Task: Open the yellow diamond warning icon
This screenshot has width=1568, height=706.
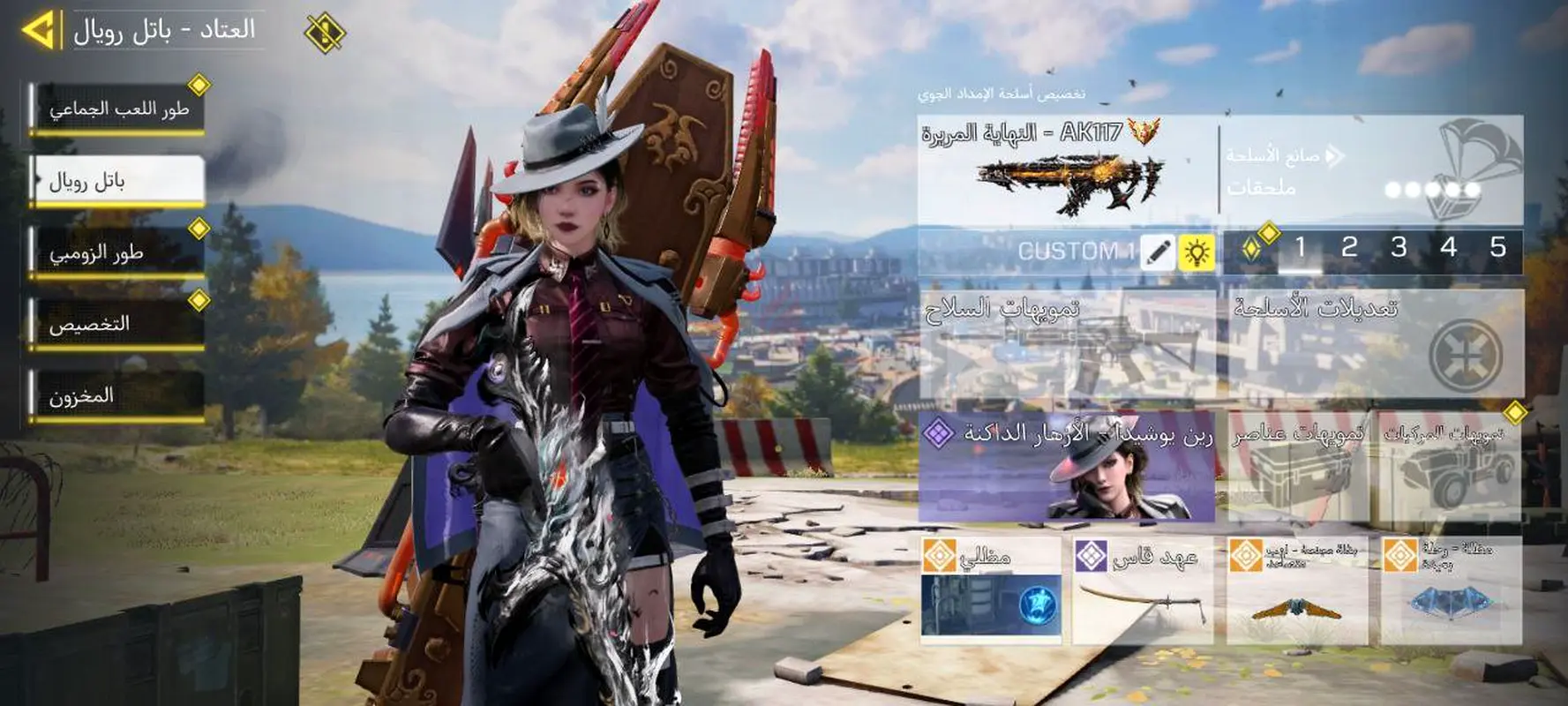Action: 324,34
